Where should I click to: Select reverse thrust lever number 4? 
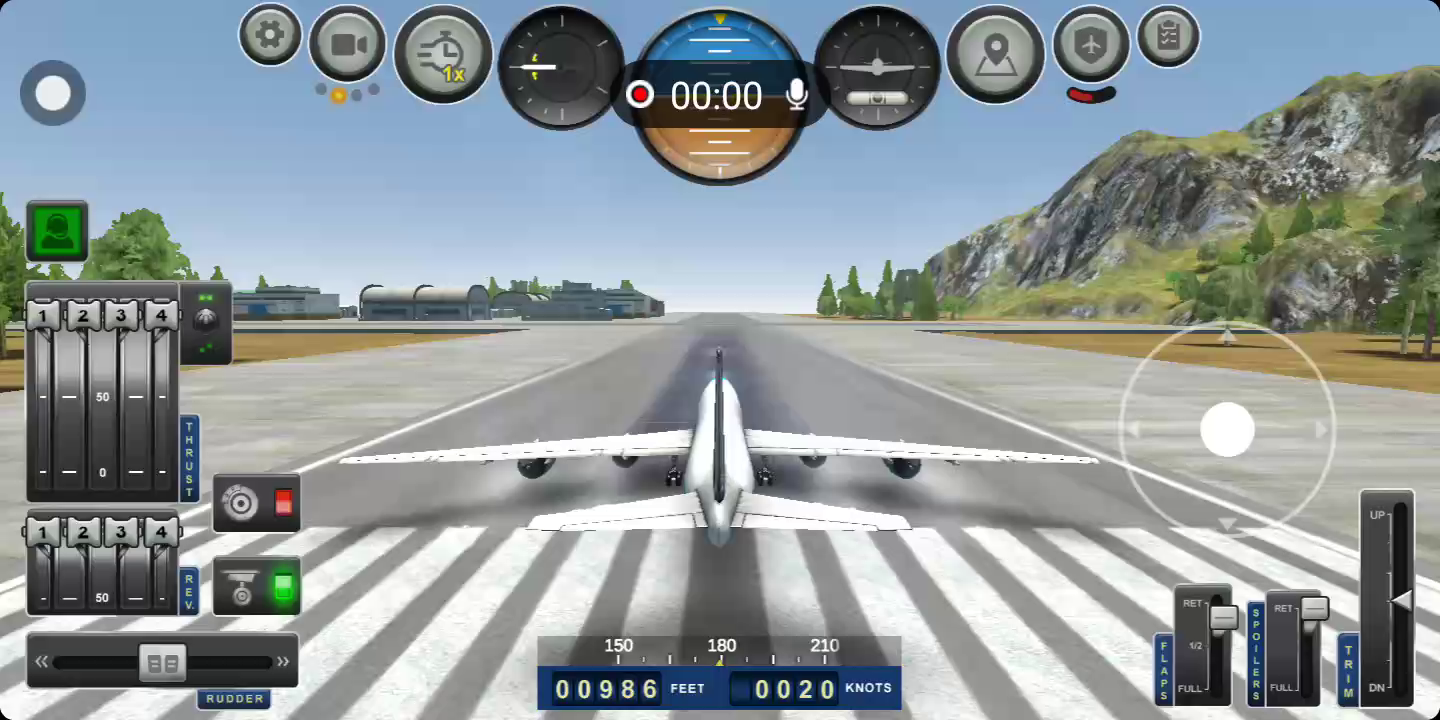tap(161, 531)
